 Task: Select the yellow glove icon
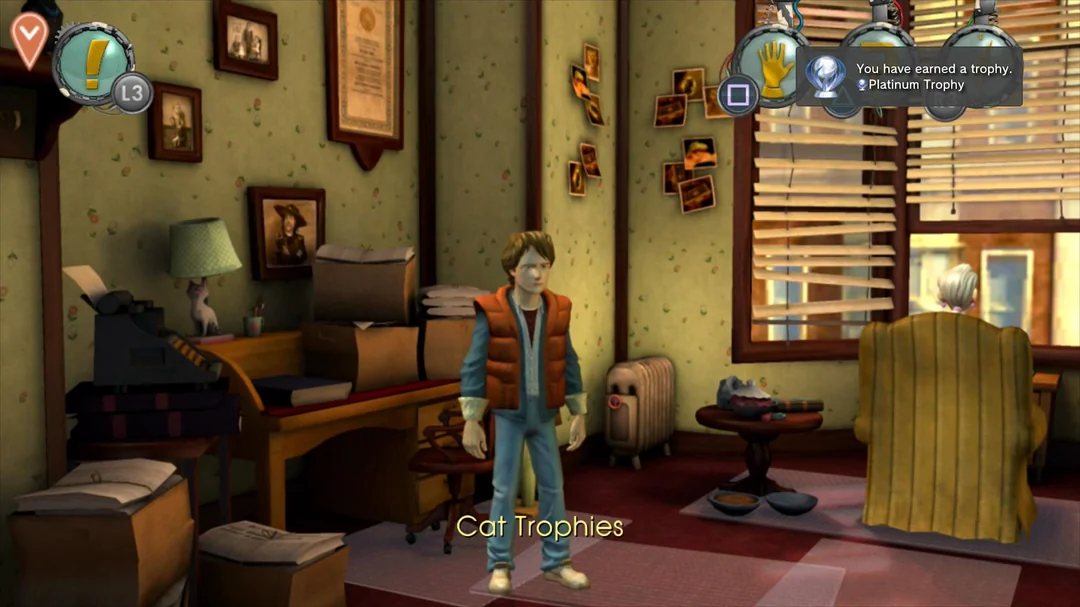pyautogui.click(x=775, y=65)
